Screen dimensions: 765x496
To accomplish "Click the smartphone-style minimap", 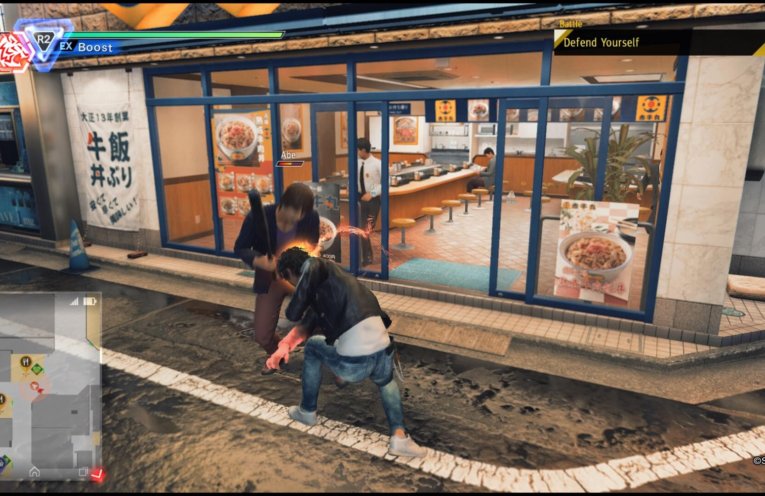I will pos(50,386).
